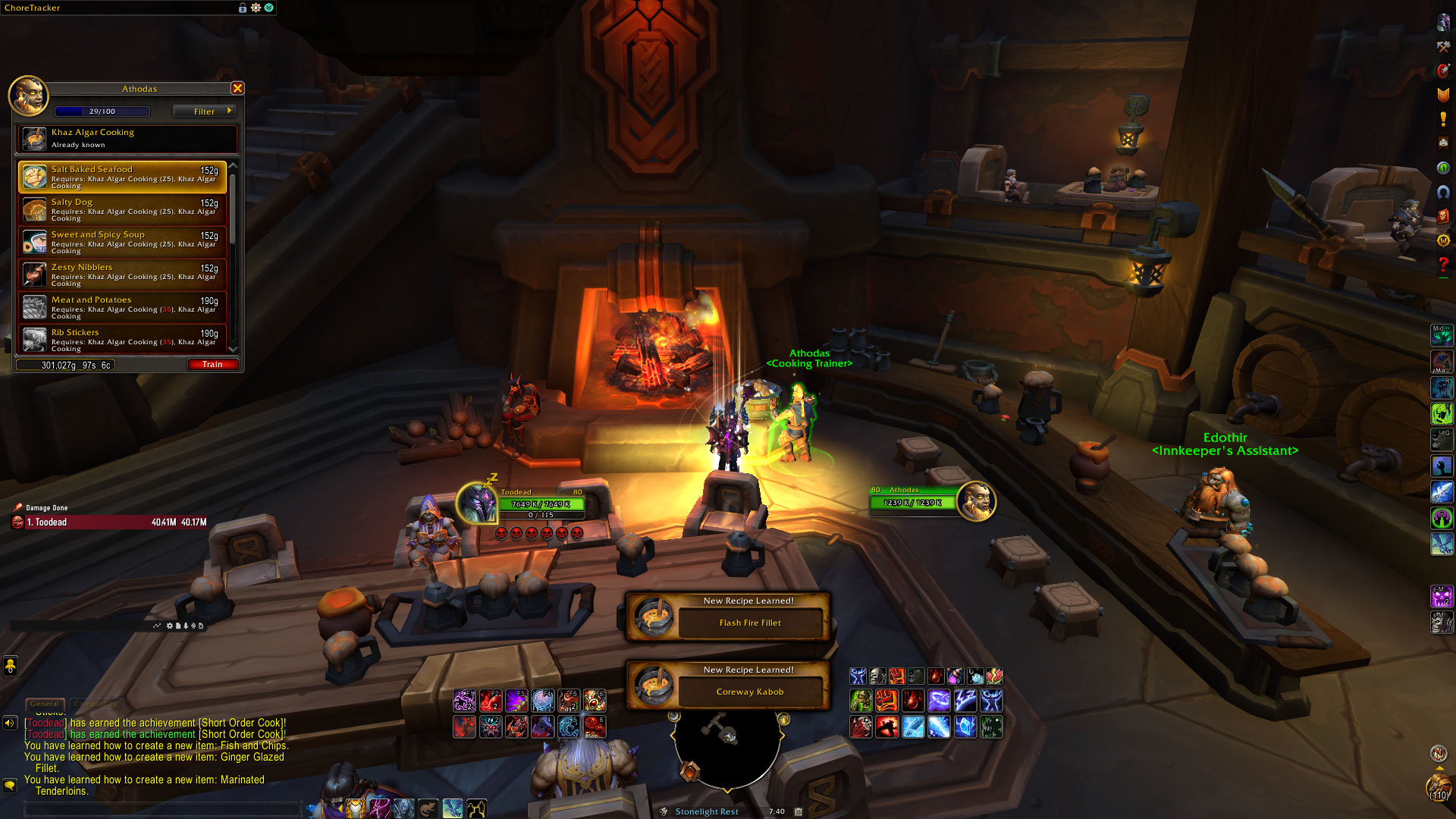Screen dimensions: 1456x819
Task: Open the ChoreTracker settings gear
Action: (256, 8)
